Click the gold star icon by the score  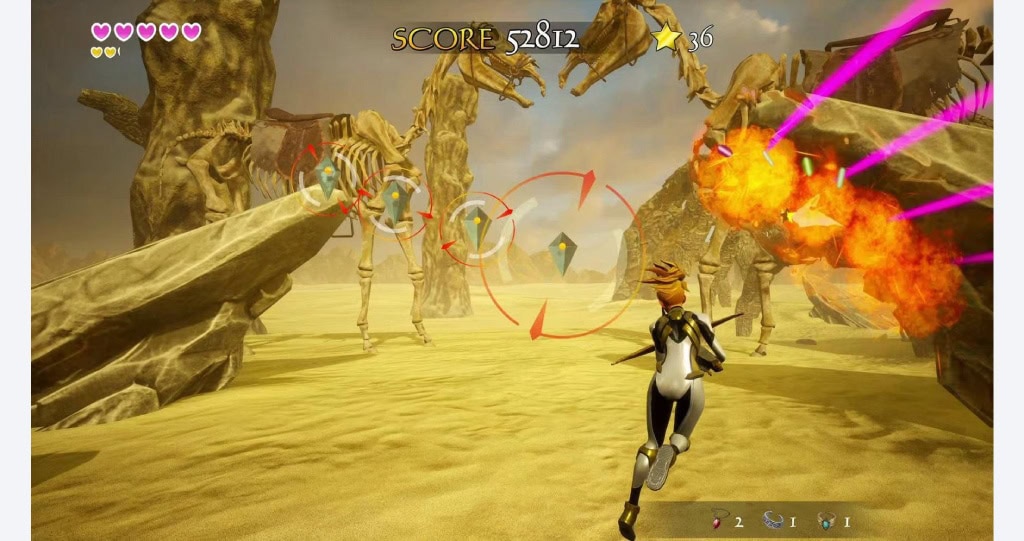point(666,38)
